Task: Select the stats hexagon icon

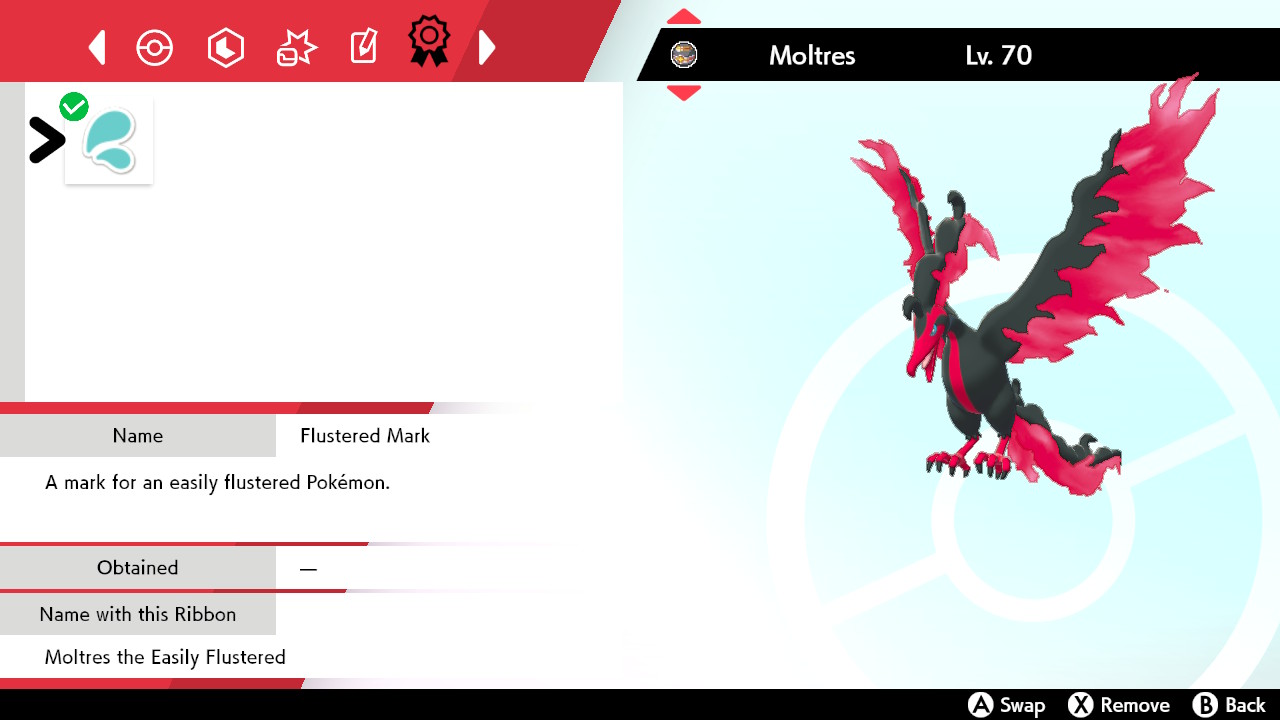Action: (225, 46)
